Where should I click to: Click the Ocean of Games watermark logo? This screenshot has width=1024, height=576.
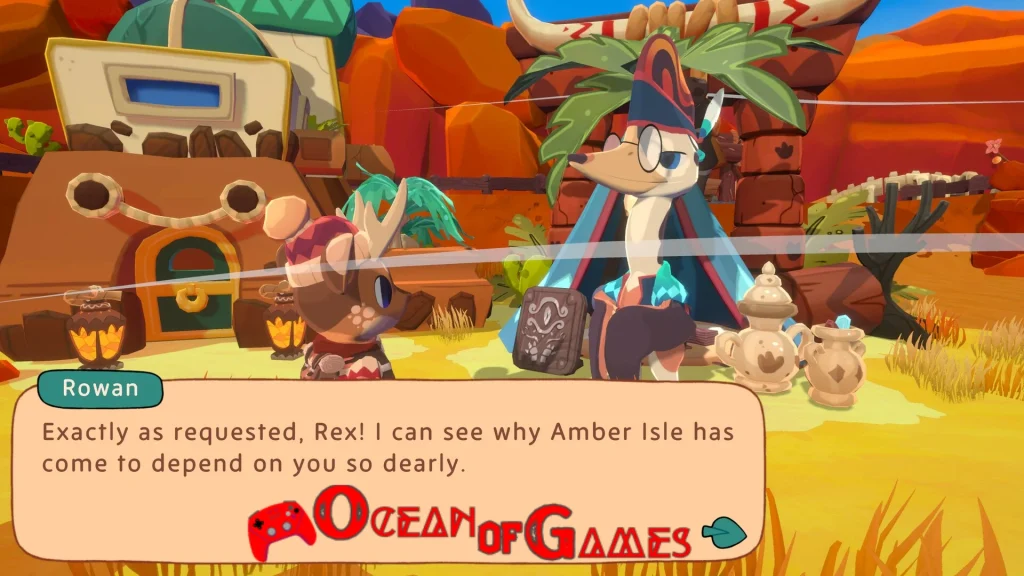[x=470, y=523]
